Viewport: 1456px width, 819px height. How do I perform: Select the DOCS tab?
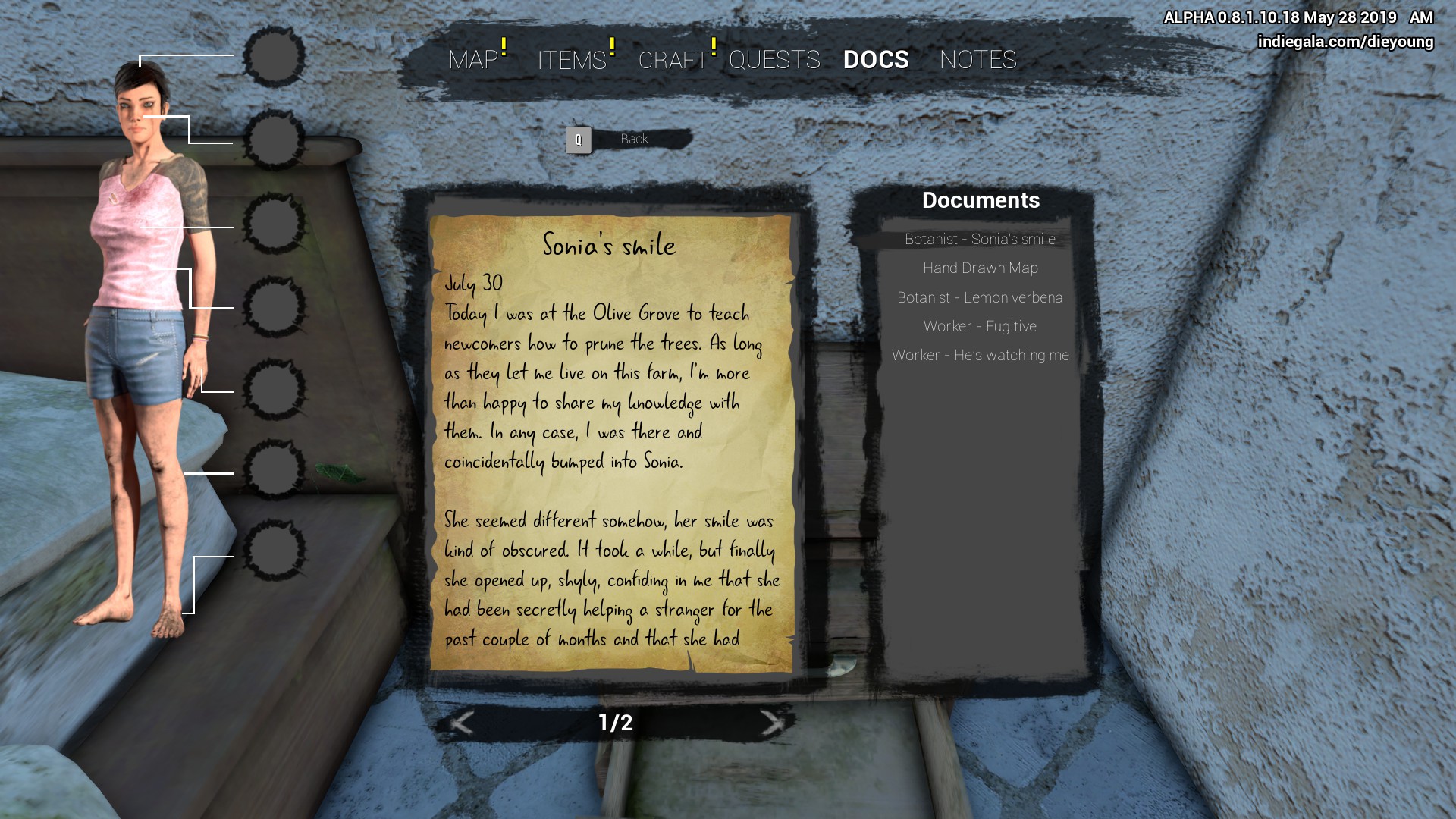point(876,60)
